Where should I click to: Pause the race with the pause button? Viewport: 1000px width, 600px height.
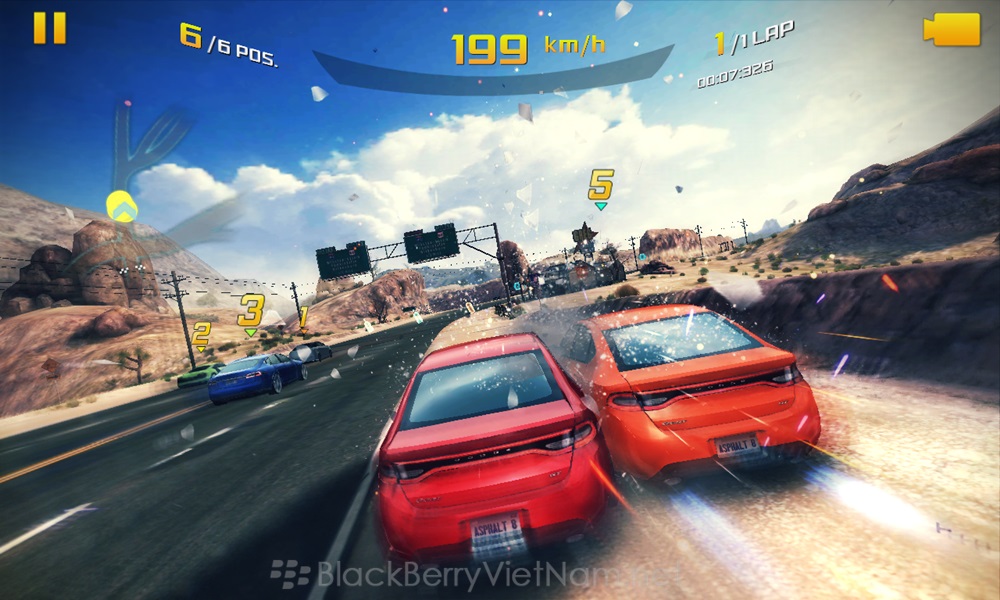[49, 28]
